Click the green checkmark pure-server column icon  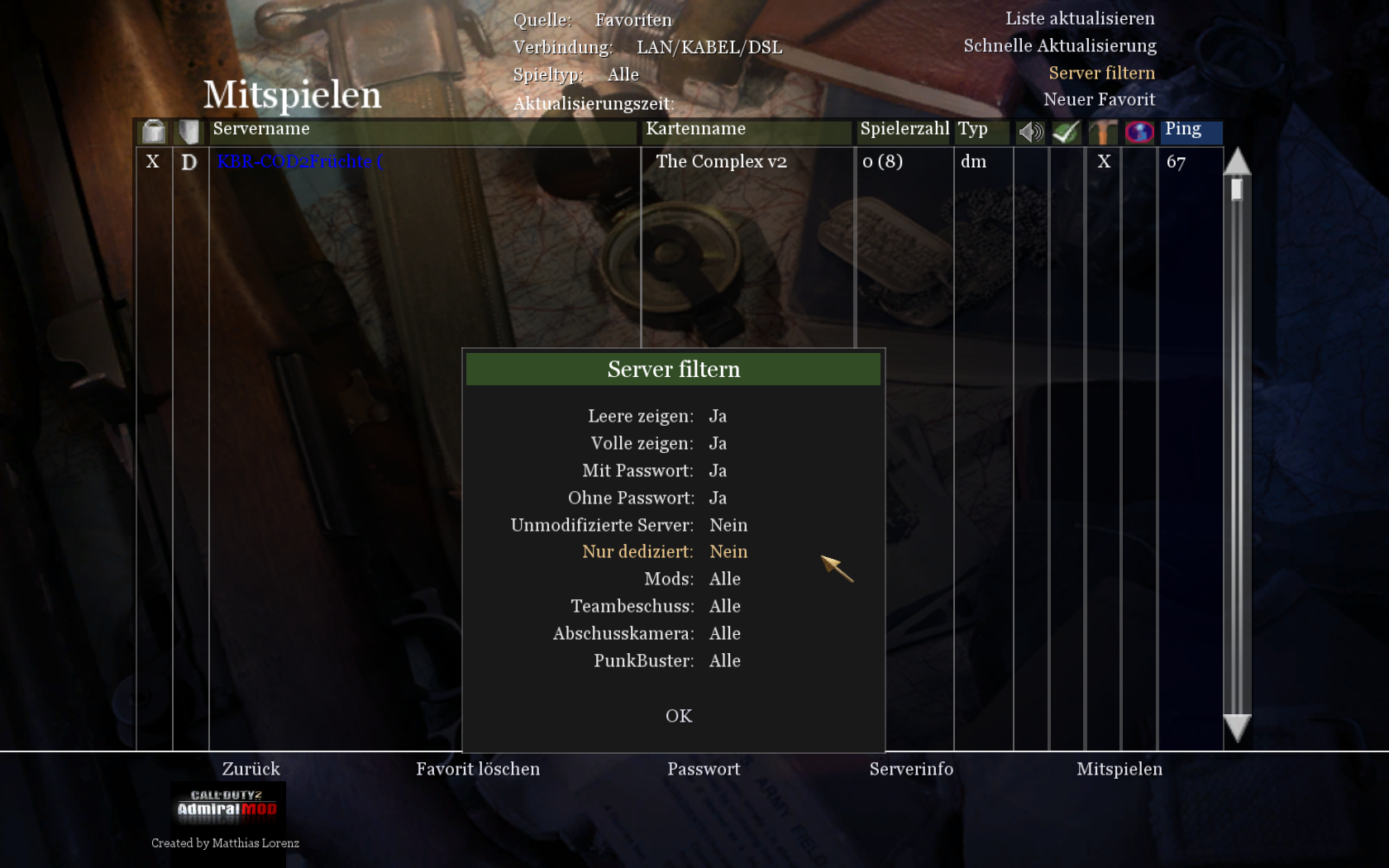(1066, 131)
